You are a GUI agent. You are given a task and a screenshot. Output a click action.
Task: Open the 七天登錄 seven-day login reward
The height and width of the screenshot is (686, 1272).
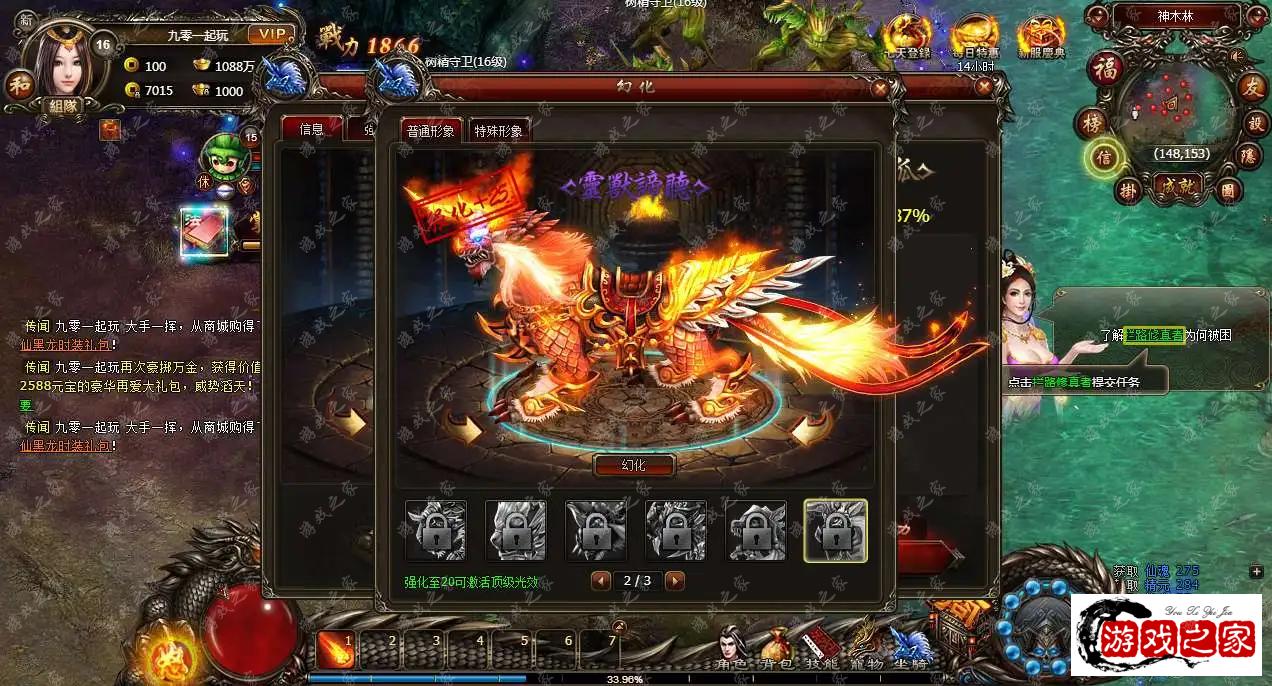[x=907, y=38]
